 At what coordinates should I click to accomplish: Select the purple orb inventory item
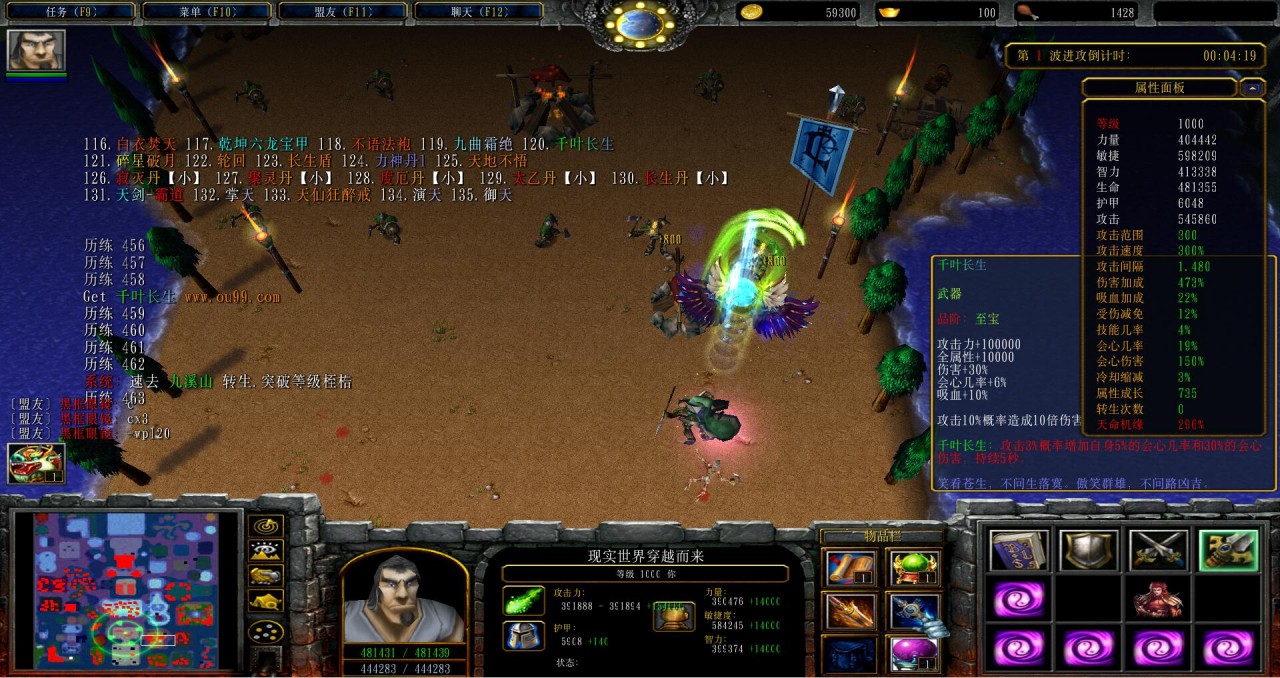pos(912,653)
